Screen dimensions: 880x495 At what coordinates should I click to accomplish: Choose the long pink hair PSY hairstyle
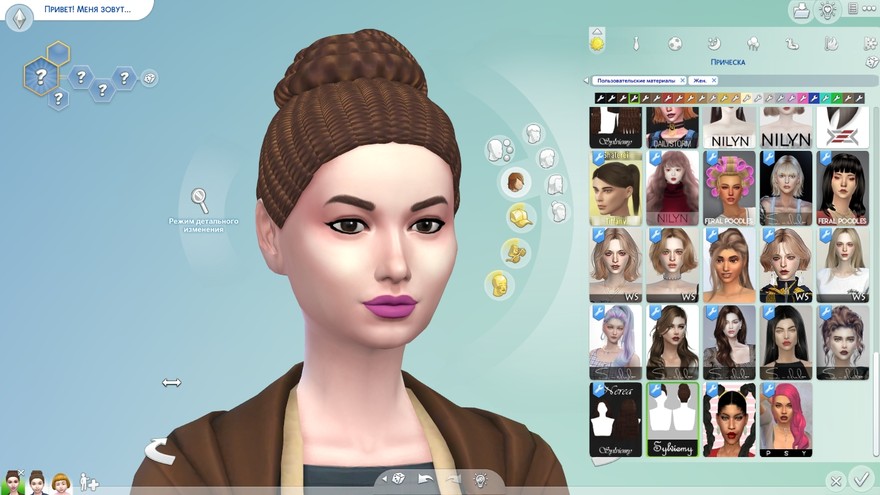click(x=785, y=419)
